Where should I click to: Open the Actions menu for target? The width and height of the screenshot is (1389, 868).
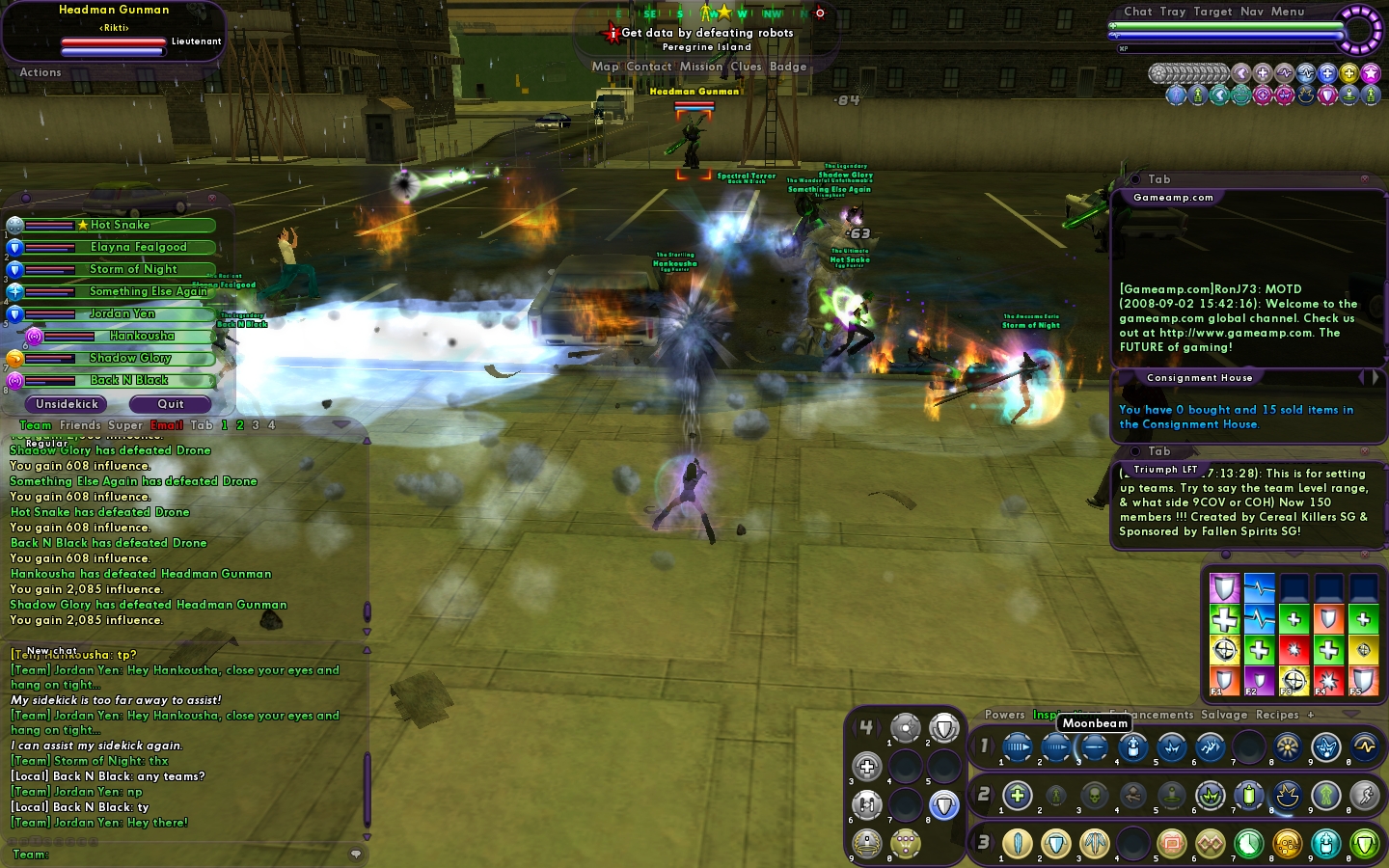pos(41,72)
